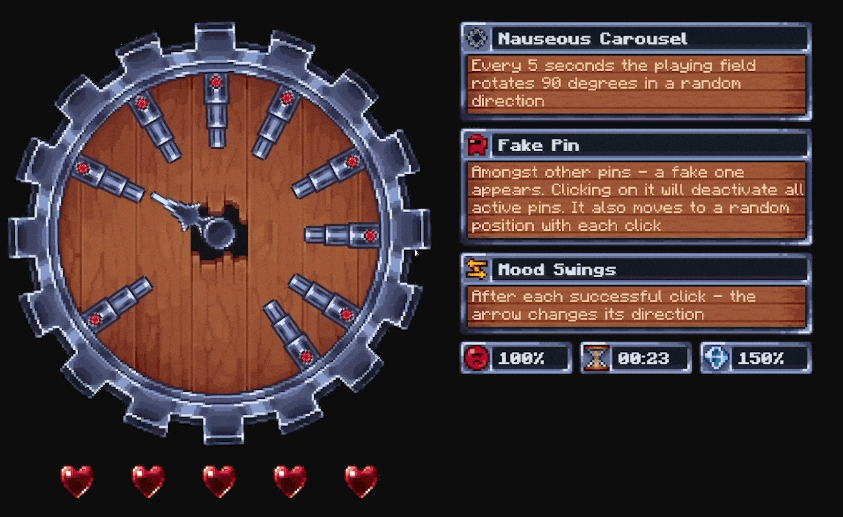
Task: Click the central arrow hub of the lock
Action: (x=218, y=230)
